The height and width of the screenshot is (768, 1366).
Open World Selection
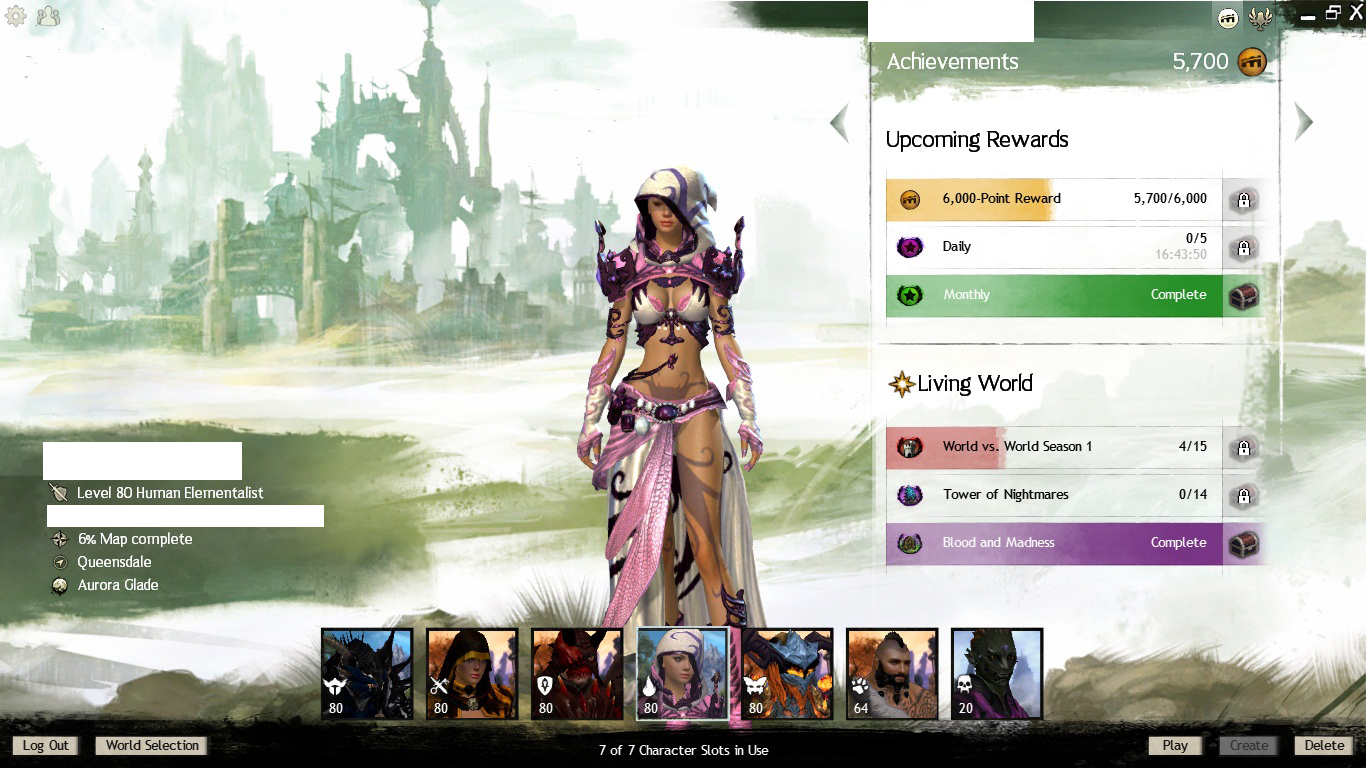point(152,745)
